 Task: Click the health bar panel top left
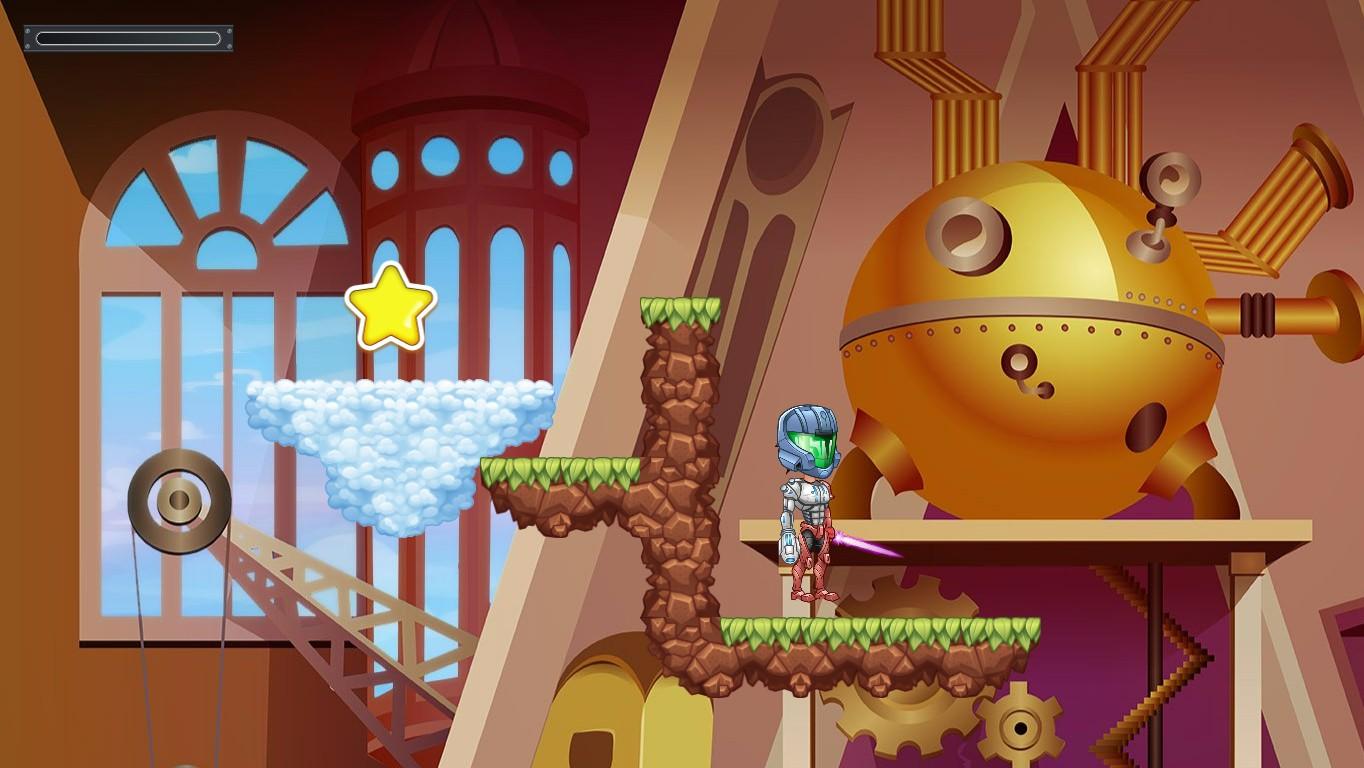(128, 38)
